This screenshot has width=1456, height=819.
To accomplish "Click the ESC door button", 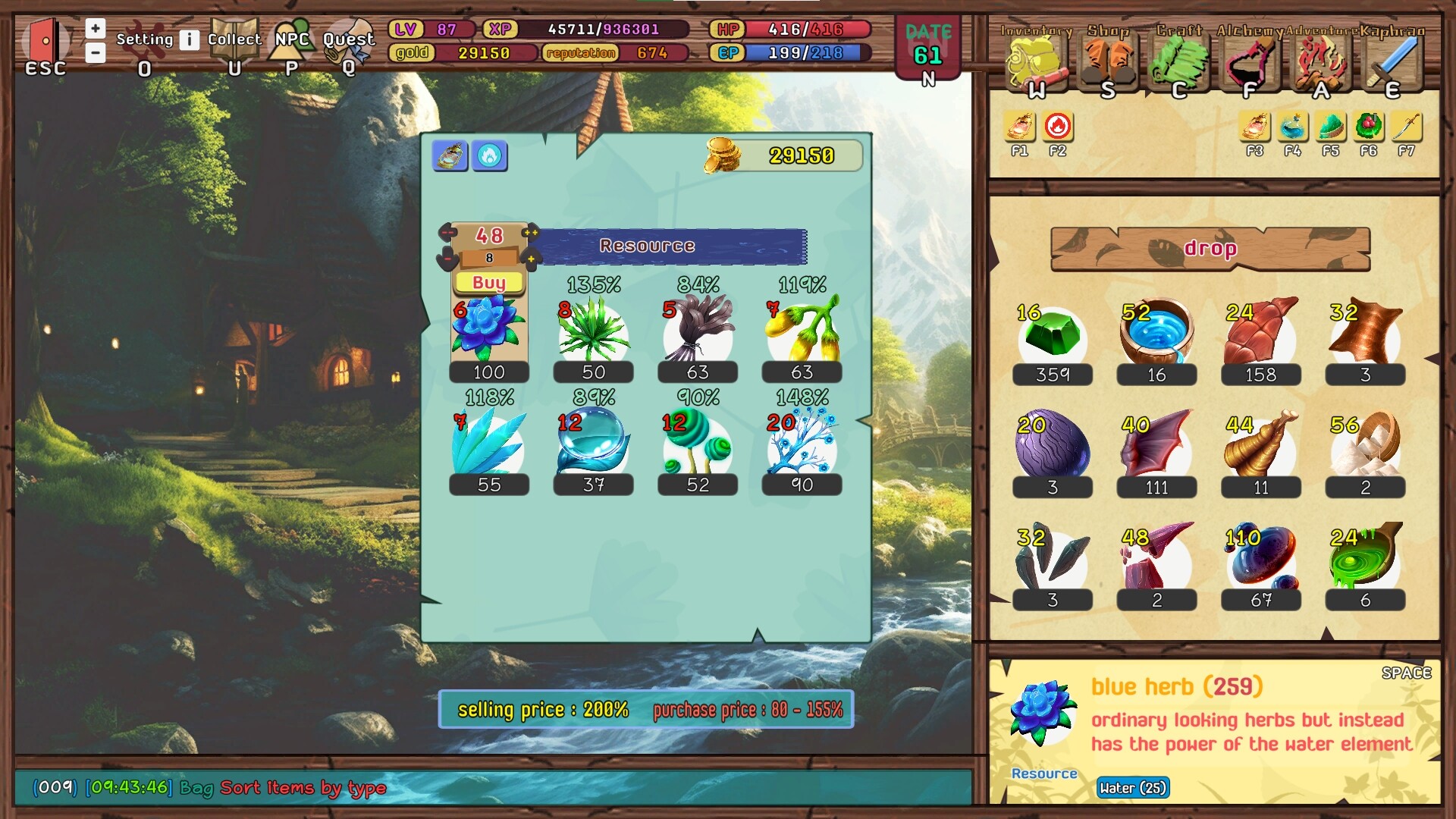I will [45, 42].
